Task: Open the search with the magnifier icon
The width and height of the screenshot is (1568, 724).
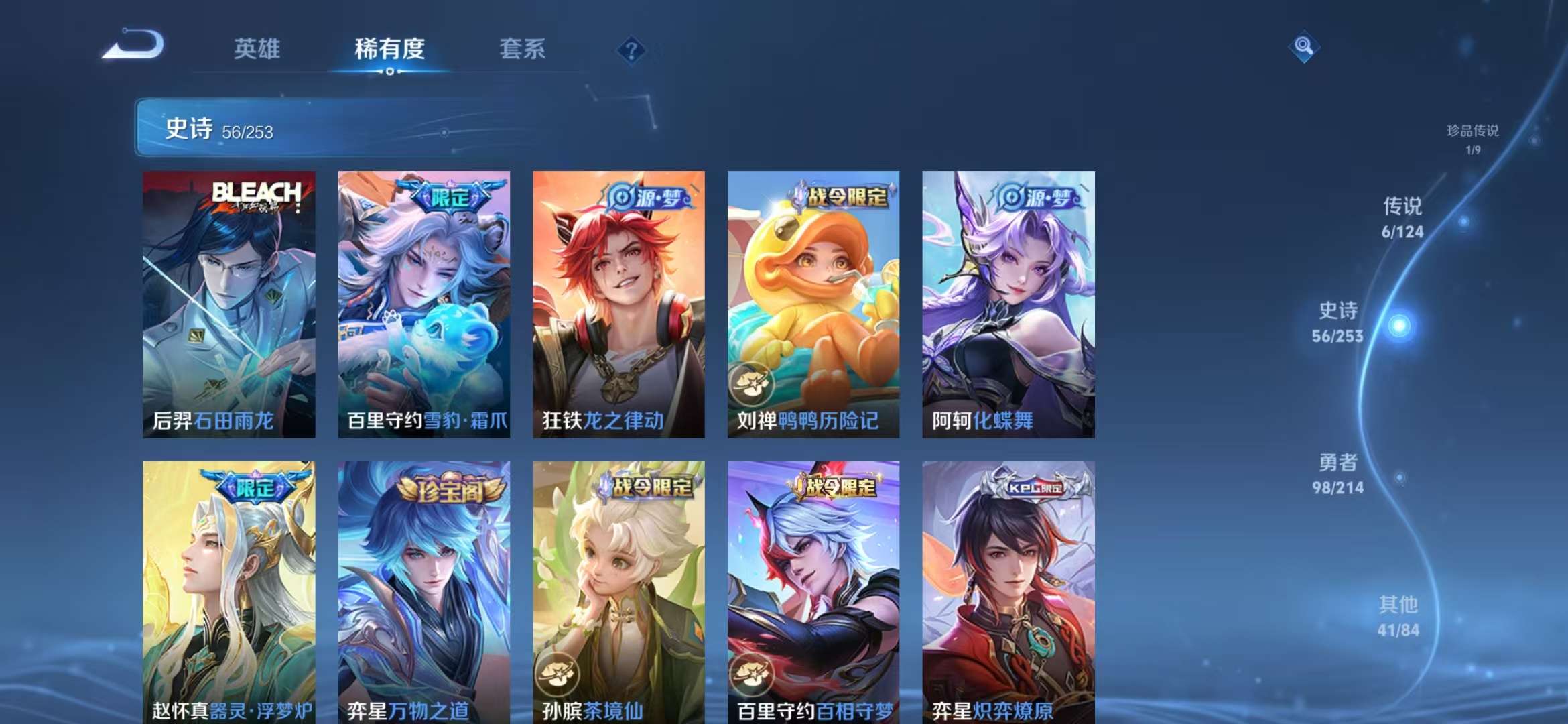Action: (x=1303, y=47)
